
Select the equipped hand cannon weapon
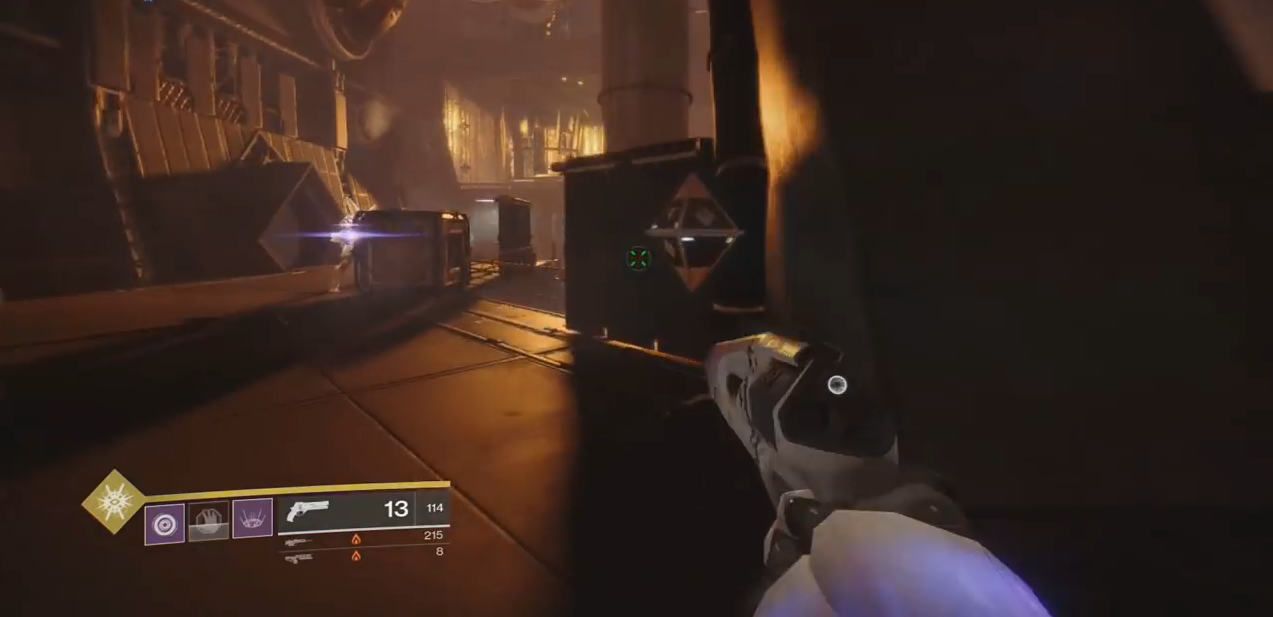click(307, 511)
